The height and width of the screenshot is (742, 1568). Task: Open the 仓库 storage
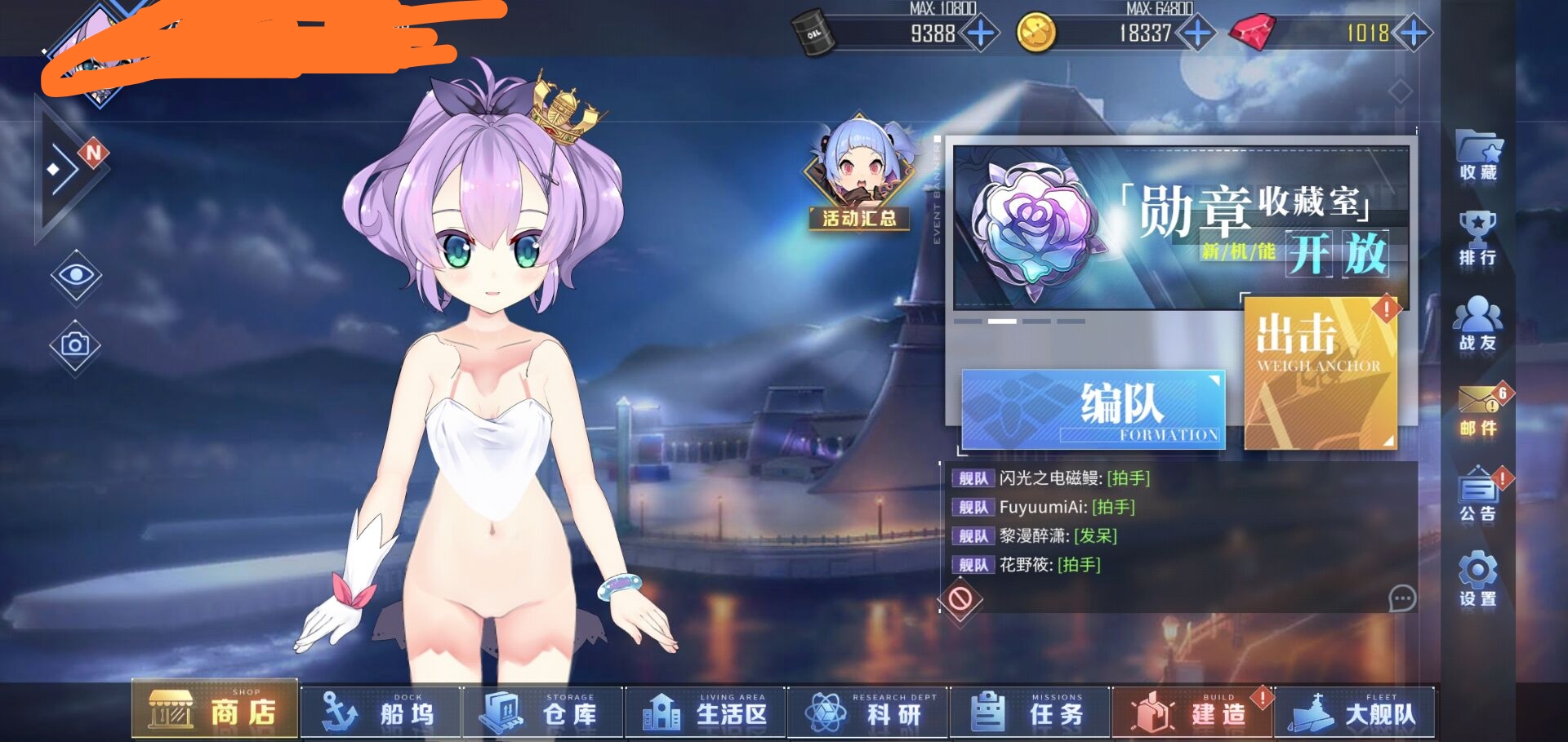click(x=543, y=713)
